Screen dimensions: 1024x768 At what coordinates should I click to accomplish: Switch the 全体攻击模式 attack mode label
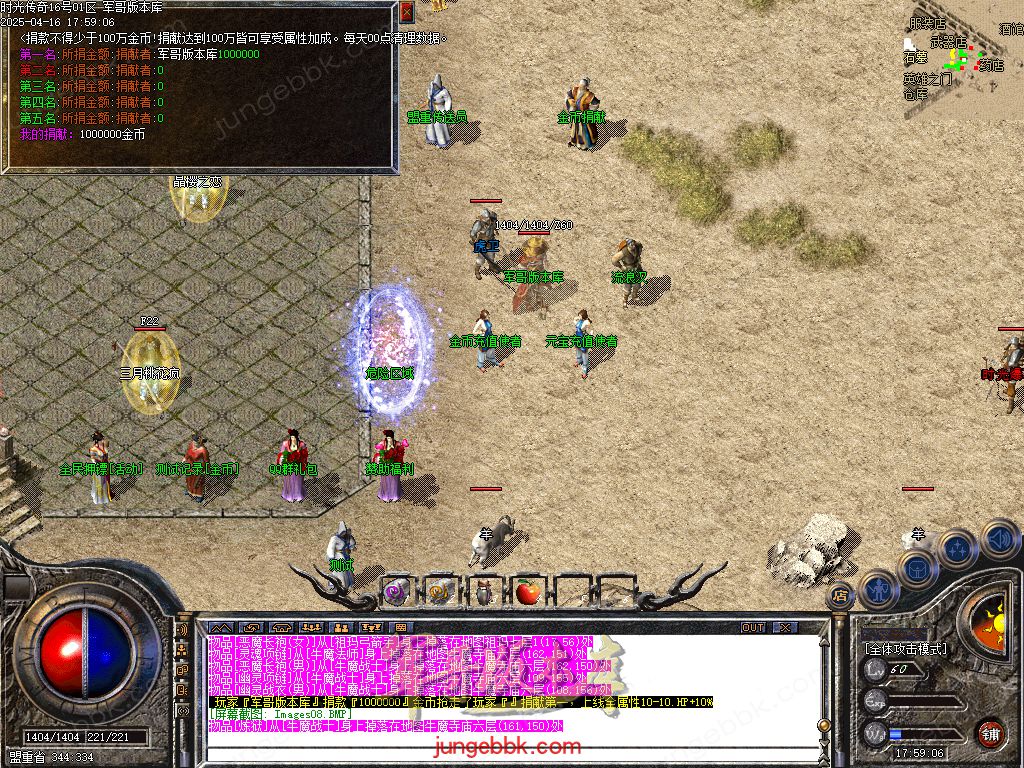[905, 648]
